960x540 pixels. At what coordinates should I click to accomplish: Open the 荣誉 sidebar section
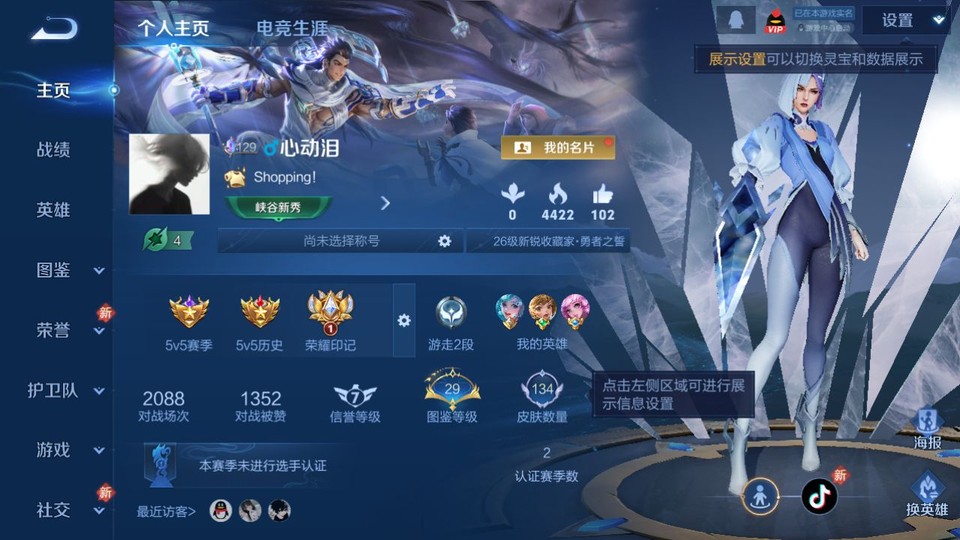(56, 330)
